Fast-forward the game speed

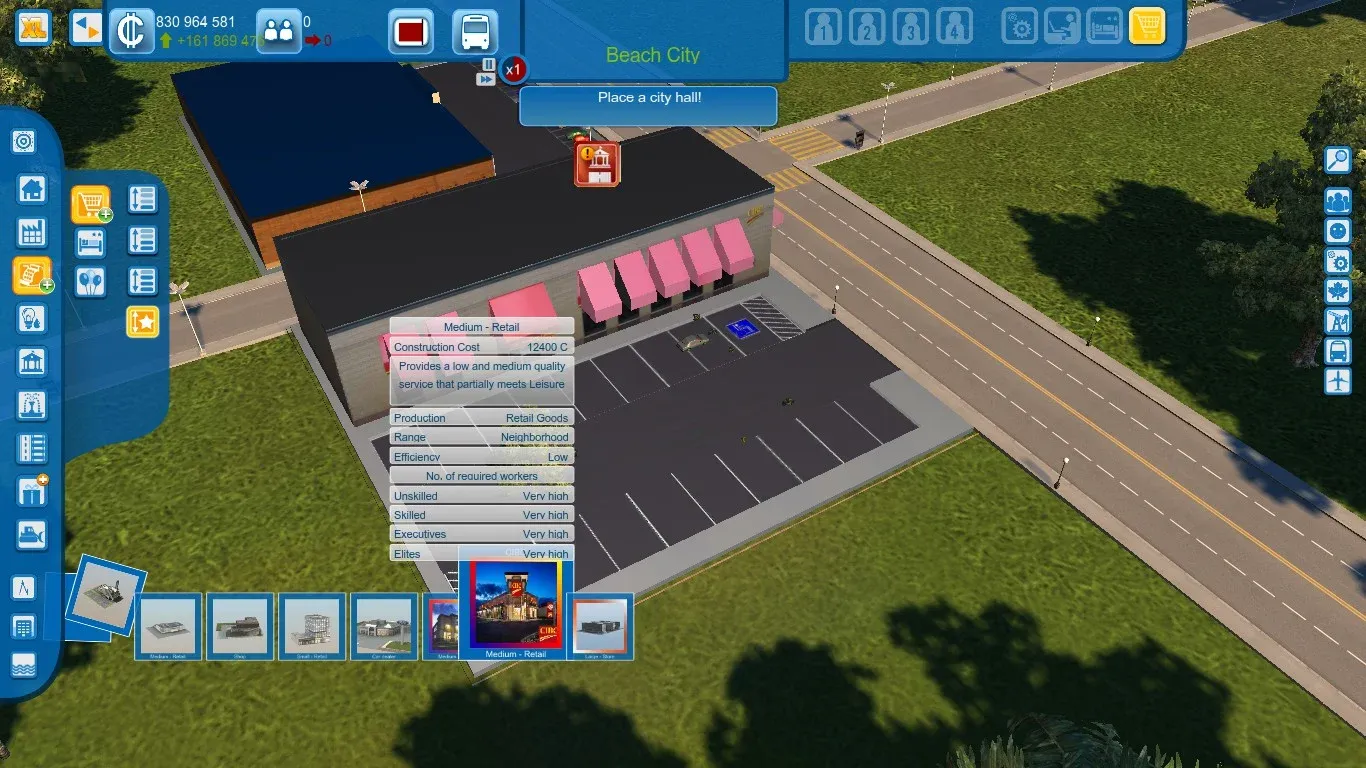click(486, 79)
